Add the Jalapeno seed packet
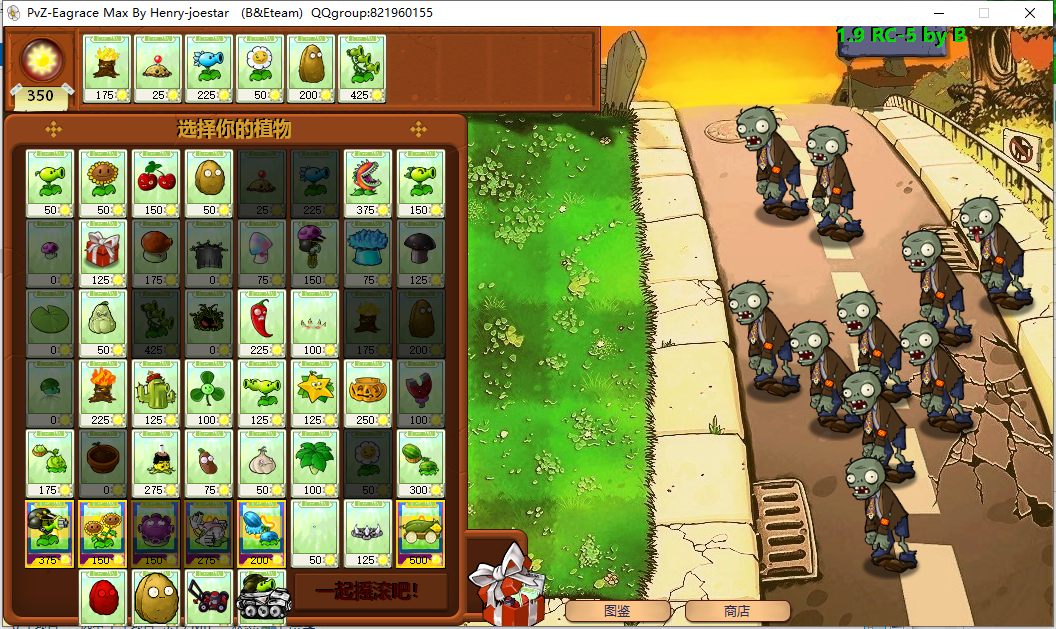The width and height of the screenshot is (1056, 629). click(262, 323)
